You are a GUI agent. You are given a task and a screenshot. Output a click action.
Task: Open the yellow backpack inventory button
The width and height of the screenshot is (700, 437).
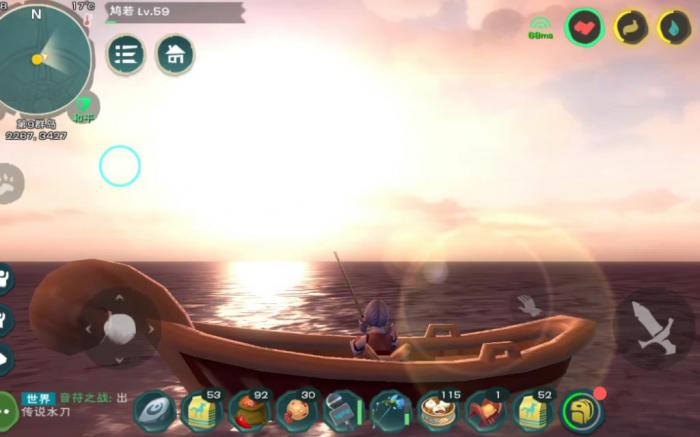click(582, 411)
